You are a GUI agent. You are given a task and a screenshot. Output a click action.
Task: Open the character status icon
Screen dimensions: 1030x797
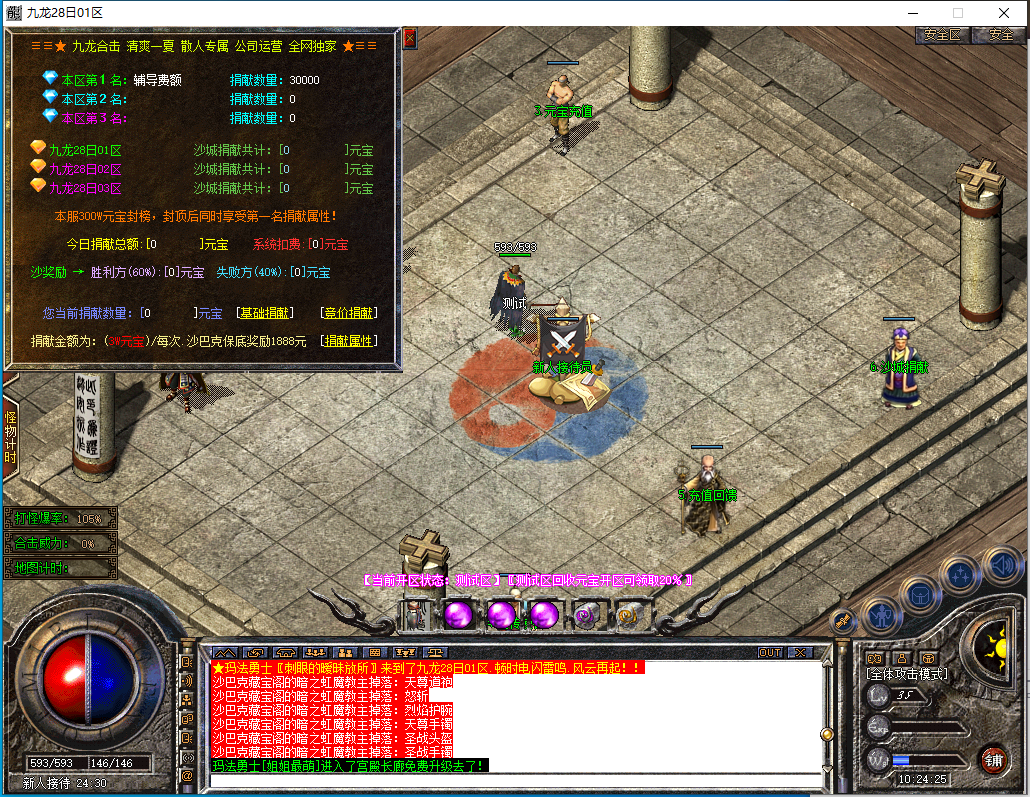[x=881, y=613]
